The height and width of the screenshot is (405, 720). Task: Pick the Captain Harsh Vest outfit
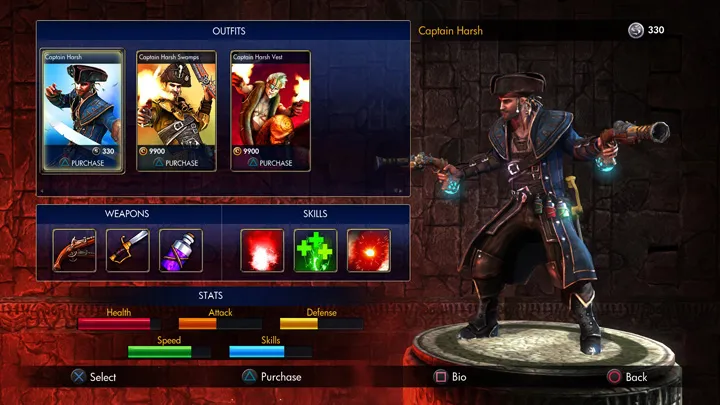(x=270, y=110)
